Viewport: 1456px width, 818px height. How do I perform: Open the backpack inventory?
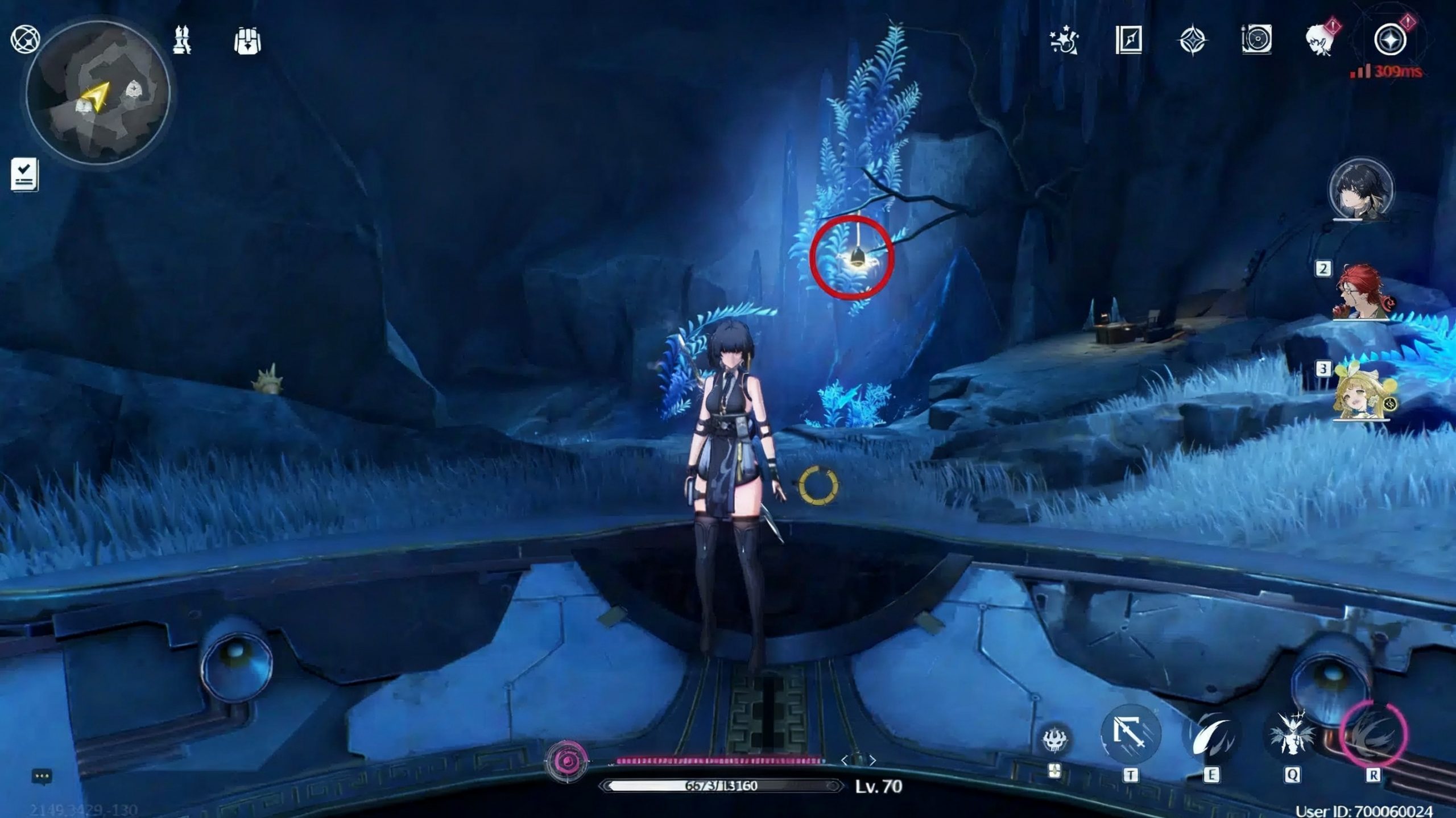247,41
